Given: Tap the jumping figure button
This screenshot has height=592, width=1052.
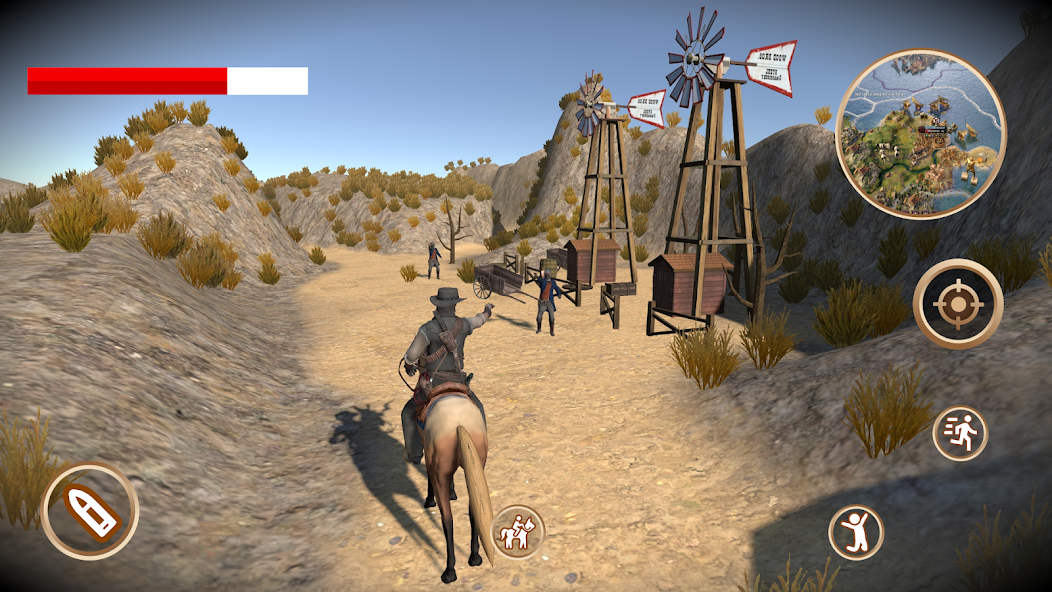Looking at the screenshot, I should 856,532.
